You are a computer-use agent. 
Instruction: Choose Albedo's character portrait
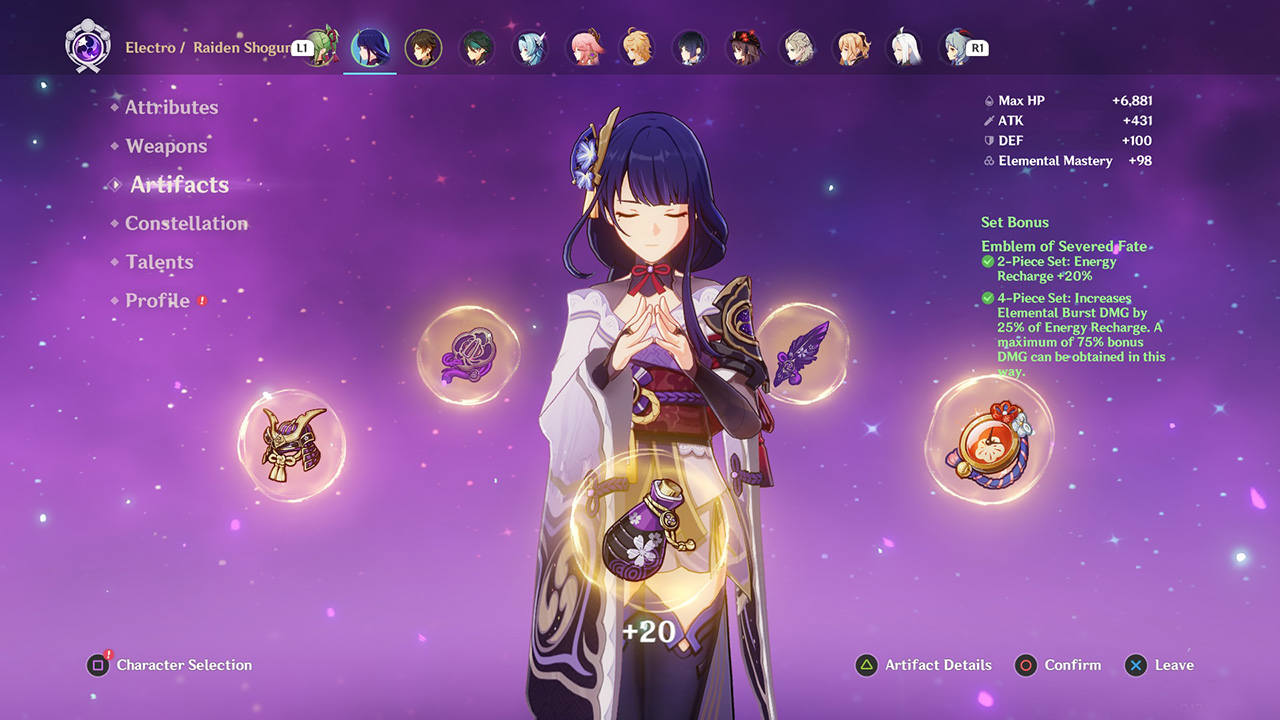point(798,48)
